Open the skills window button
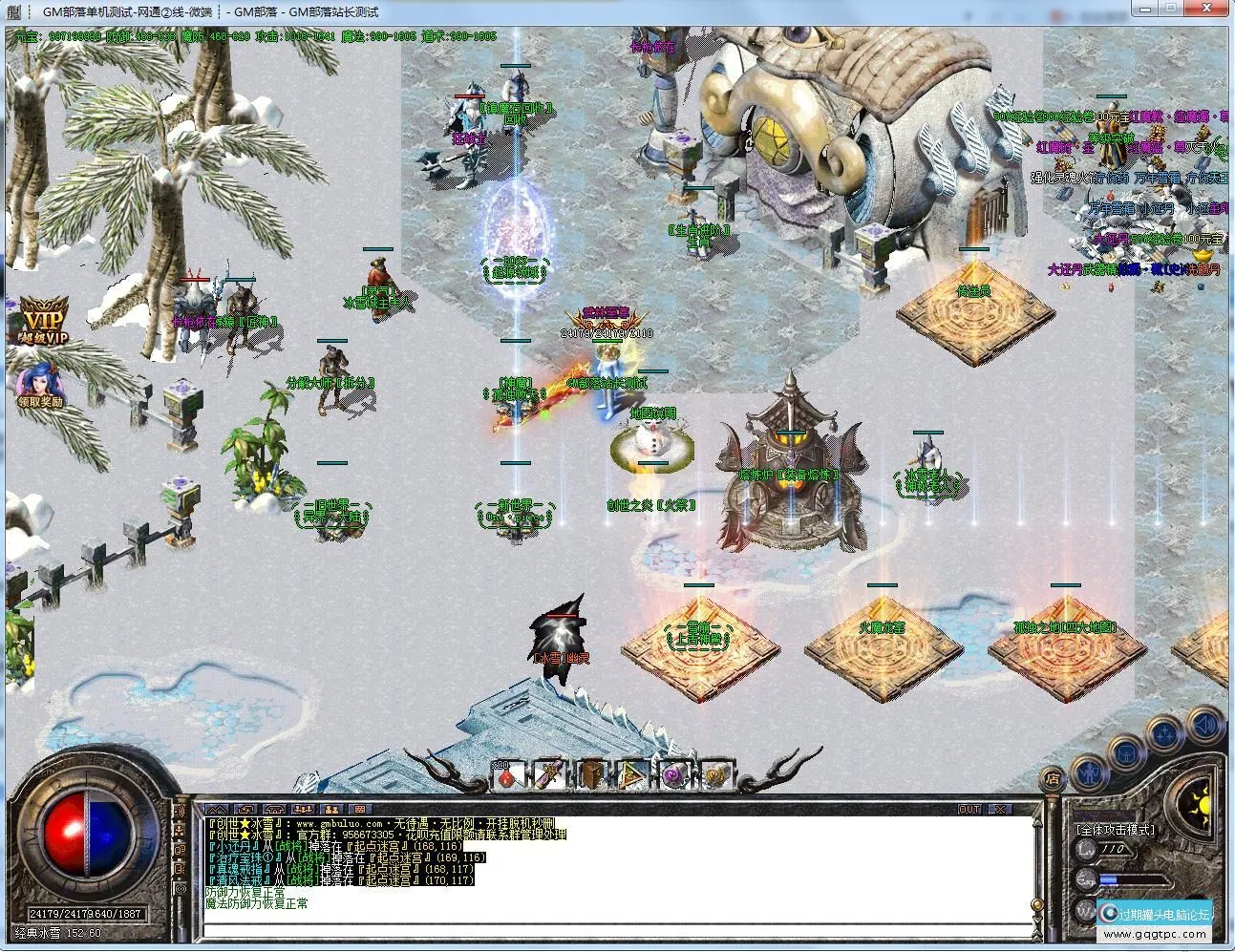1235x952 pixels. pyautogui.click(x=1165, y=732)
